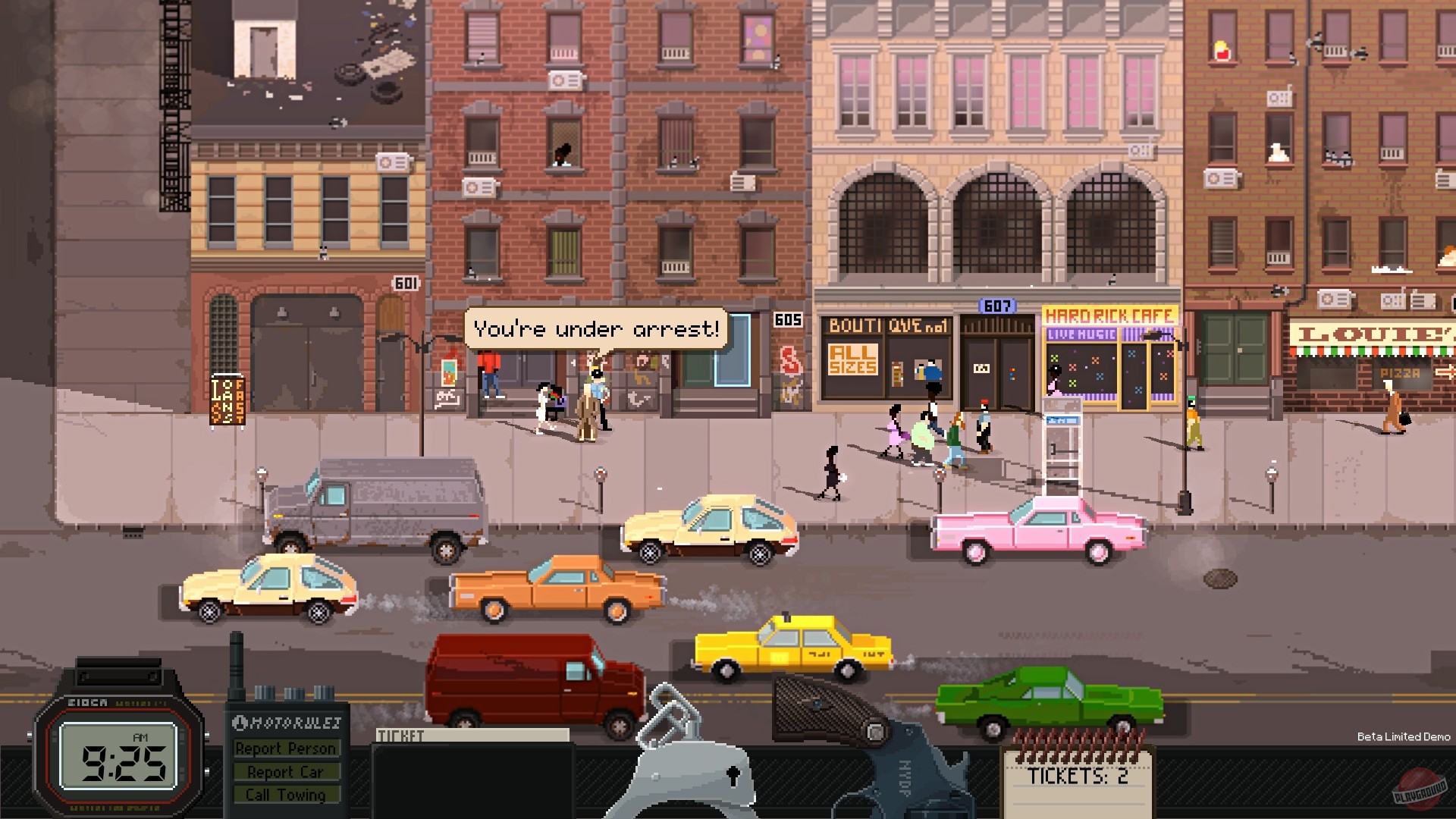Turn the left knob on the radio
This screenshot has height=819, width=1456.
[265, 692]
